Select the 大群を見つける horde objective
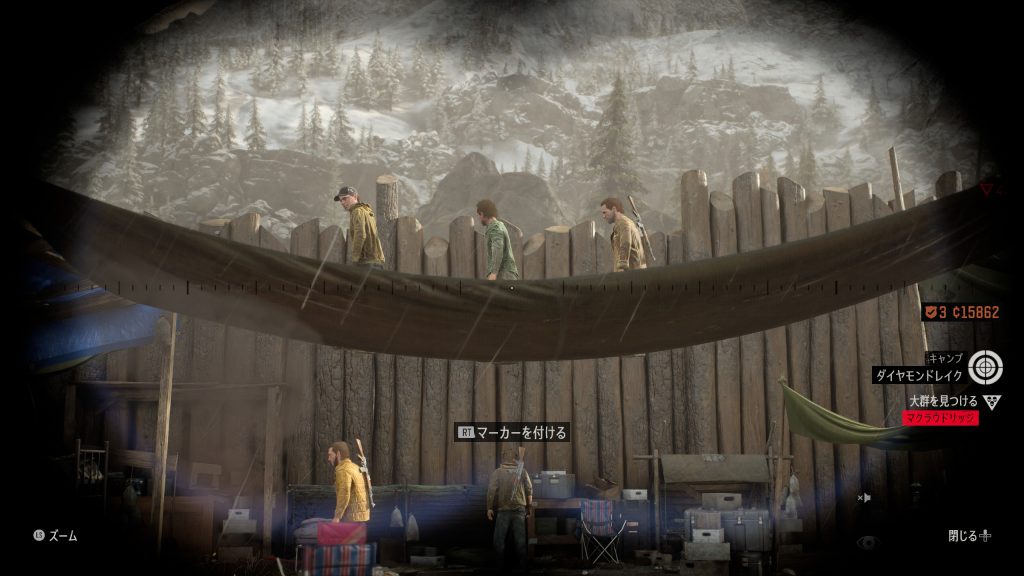This screenshot has width=1024, height=576. click(943, 401)
